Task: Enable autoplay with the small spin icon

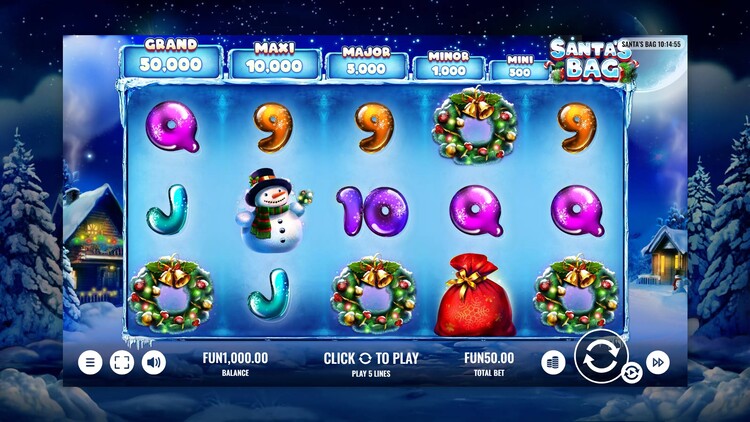Action: tap(632, 374)
